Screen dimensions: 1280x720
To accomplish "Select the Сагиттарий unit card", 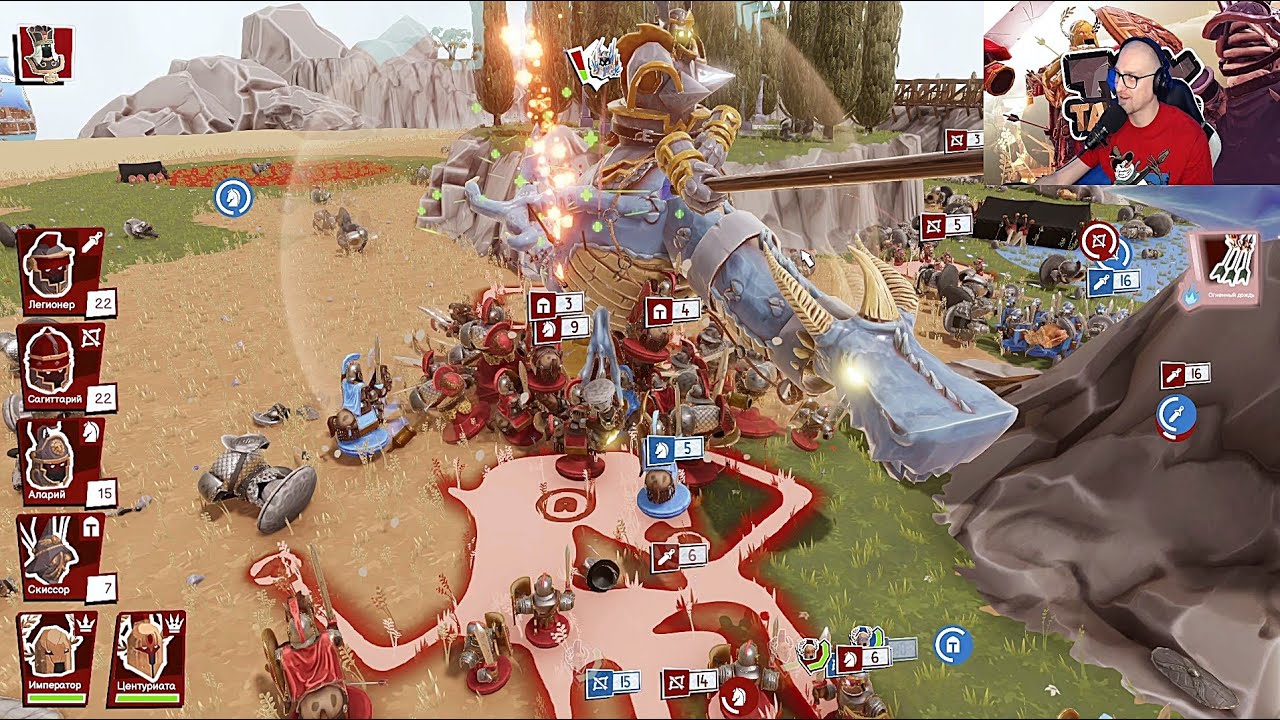I will pos(60,366).
